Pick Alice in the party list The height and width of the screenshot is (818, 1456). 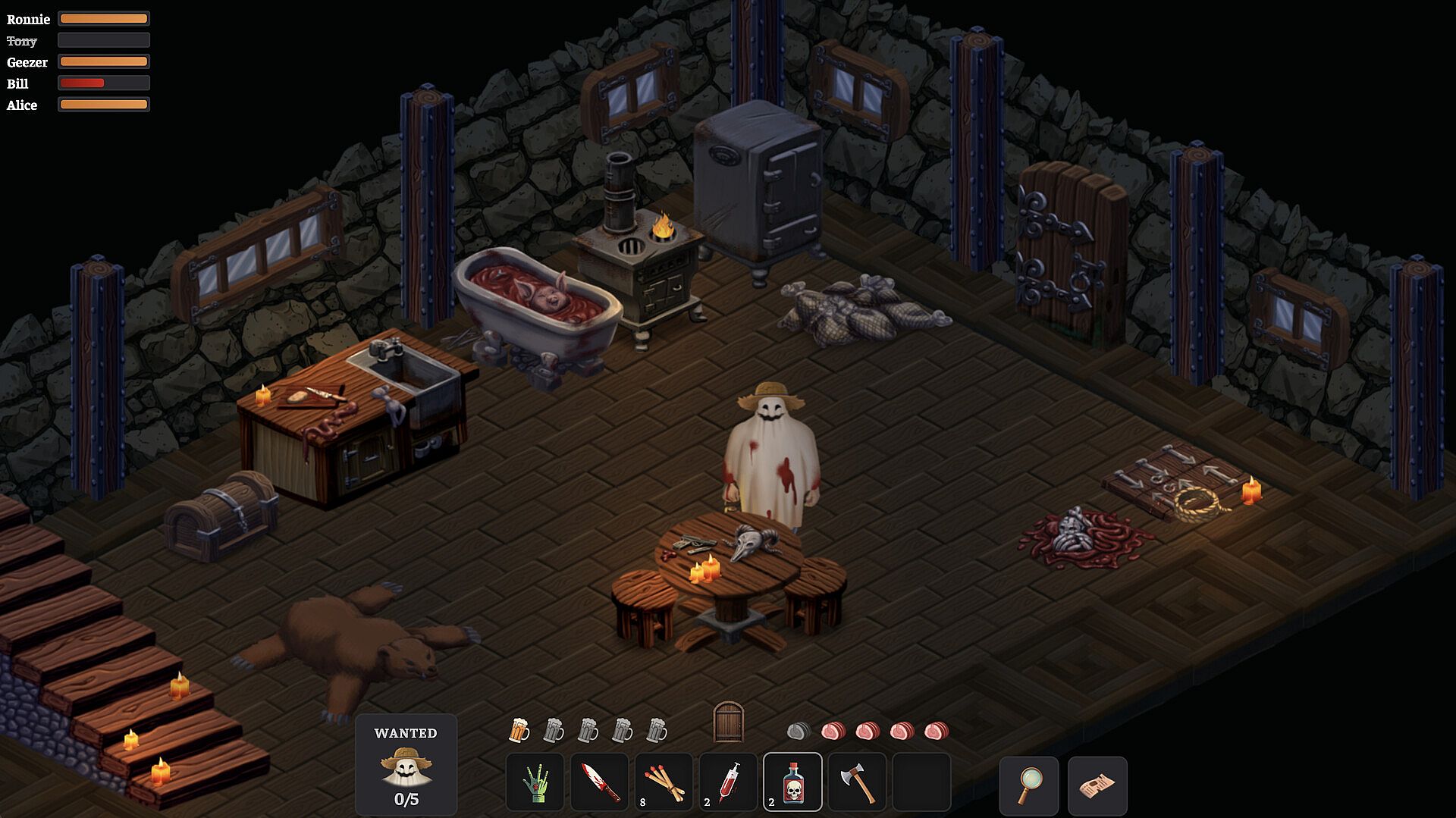click(22, 105)
